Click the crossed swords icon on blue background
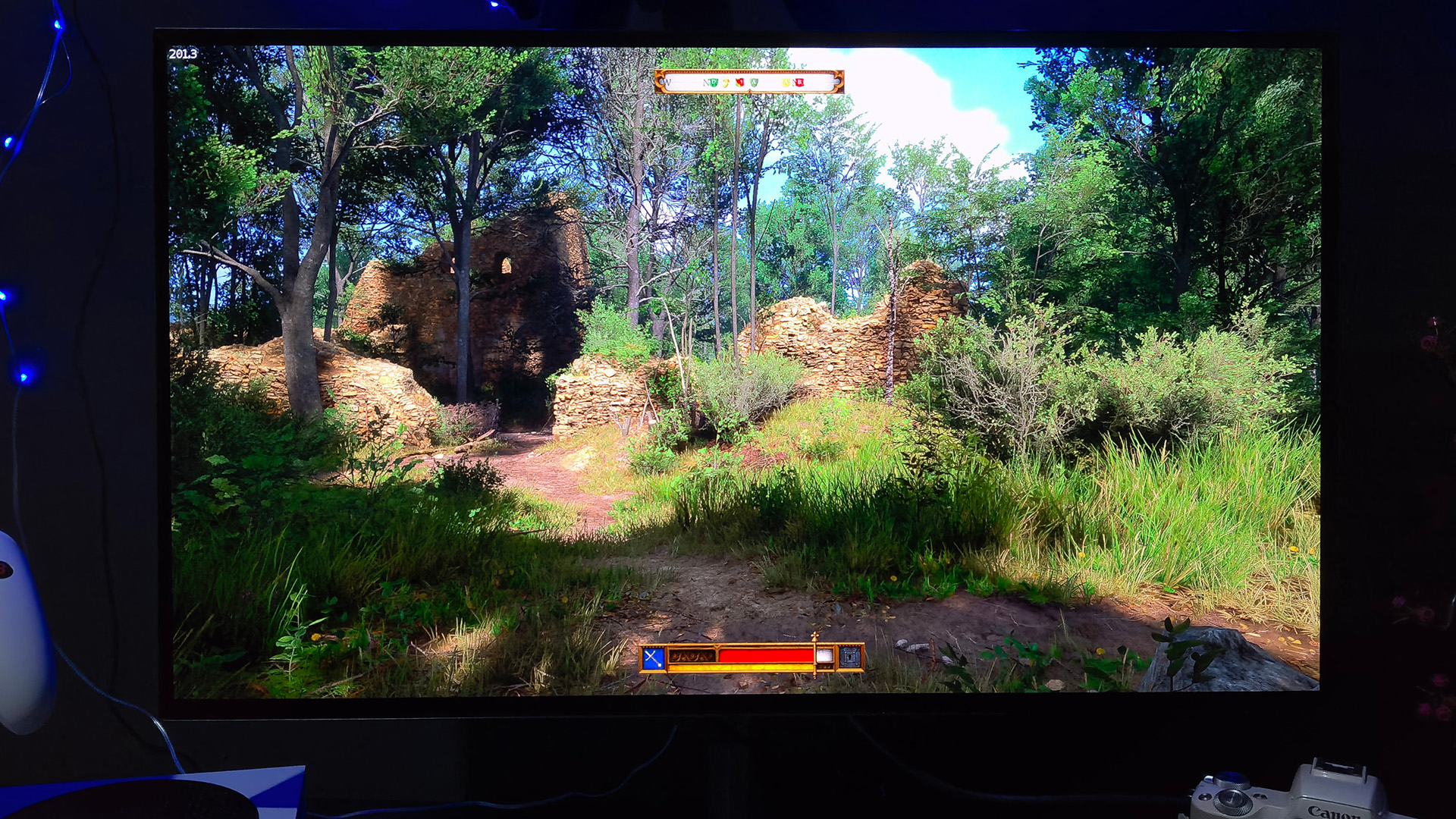The width and height of the screenshot is (1456, 819). point(653,658)
